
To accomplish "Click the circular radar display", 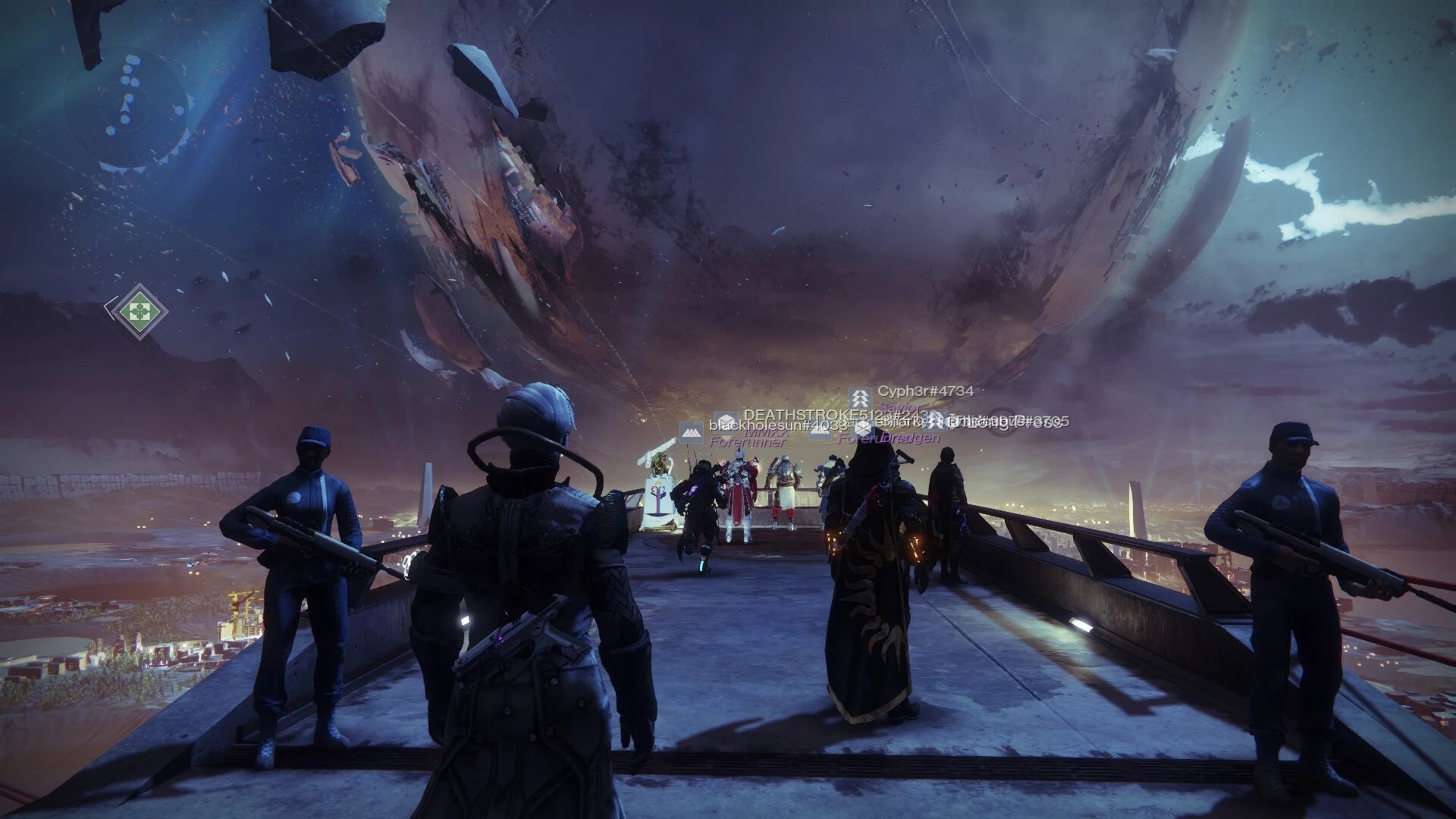I will click(127, 107).
